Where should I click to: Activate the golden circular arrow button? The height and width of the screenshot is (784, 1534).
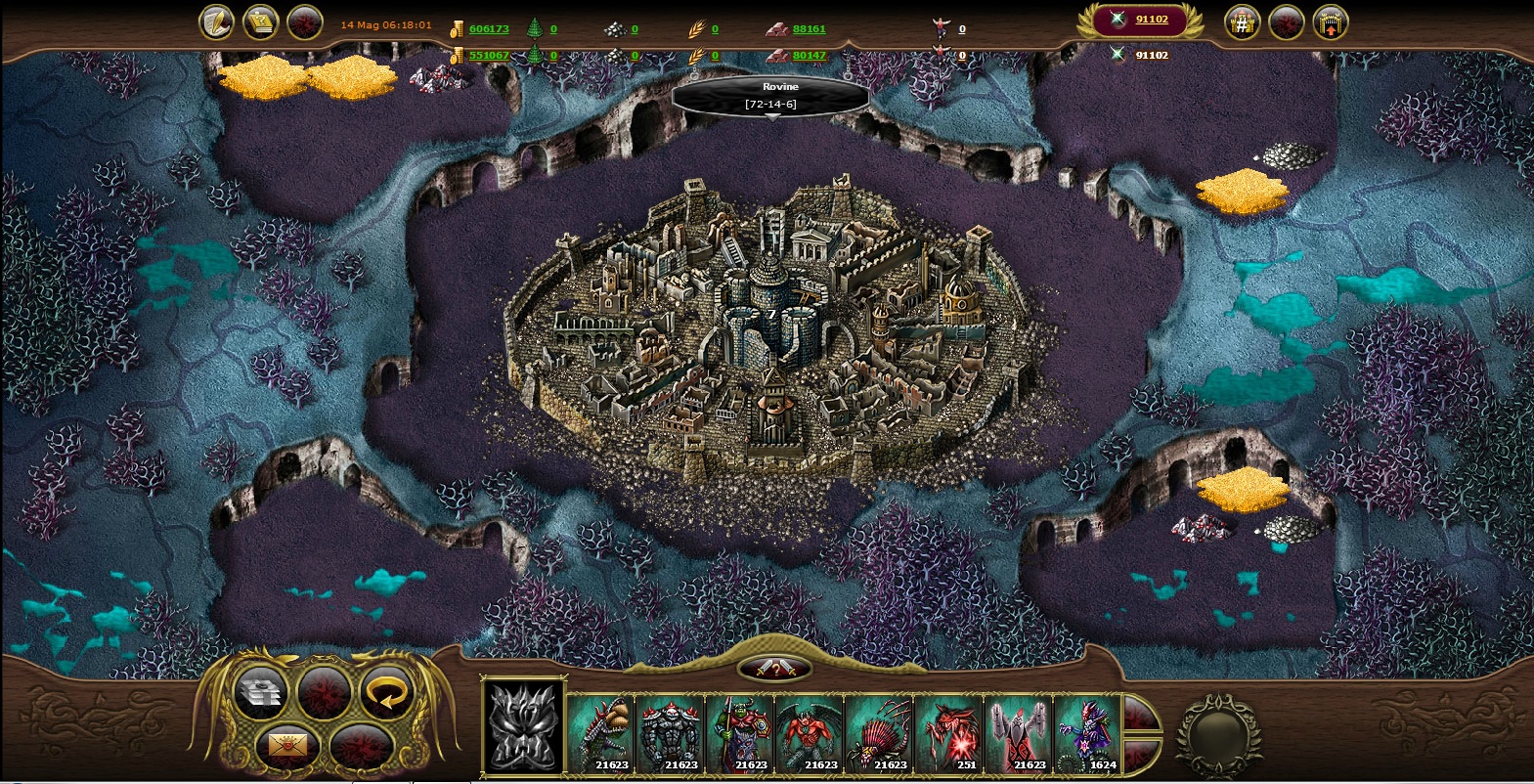point(386,692)
